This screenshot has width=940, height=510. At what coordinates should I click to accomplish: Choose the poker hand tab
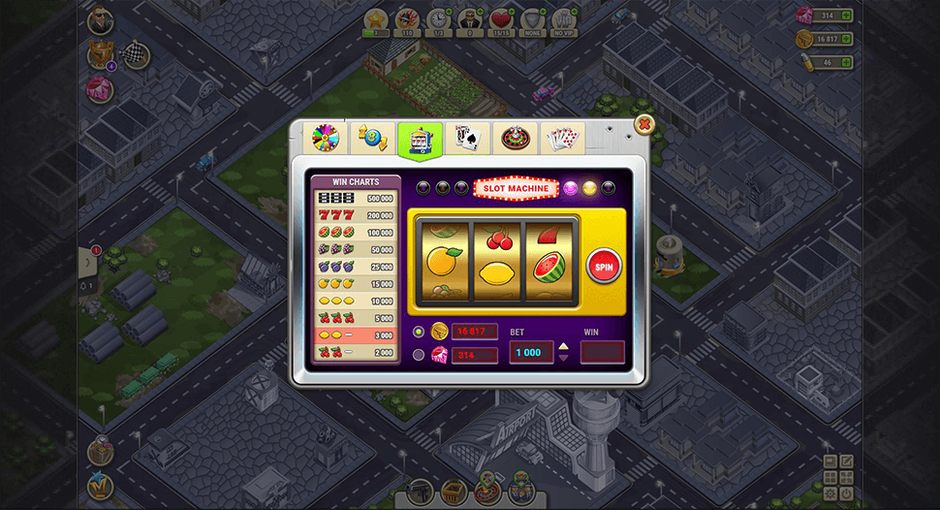(562, 138)
